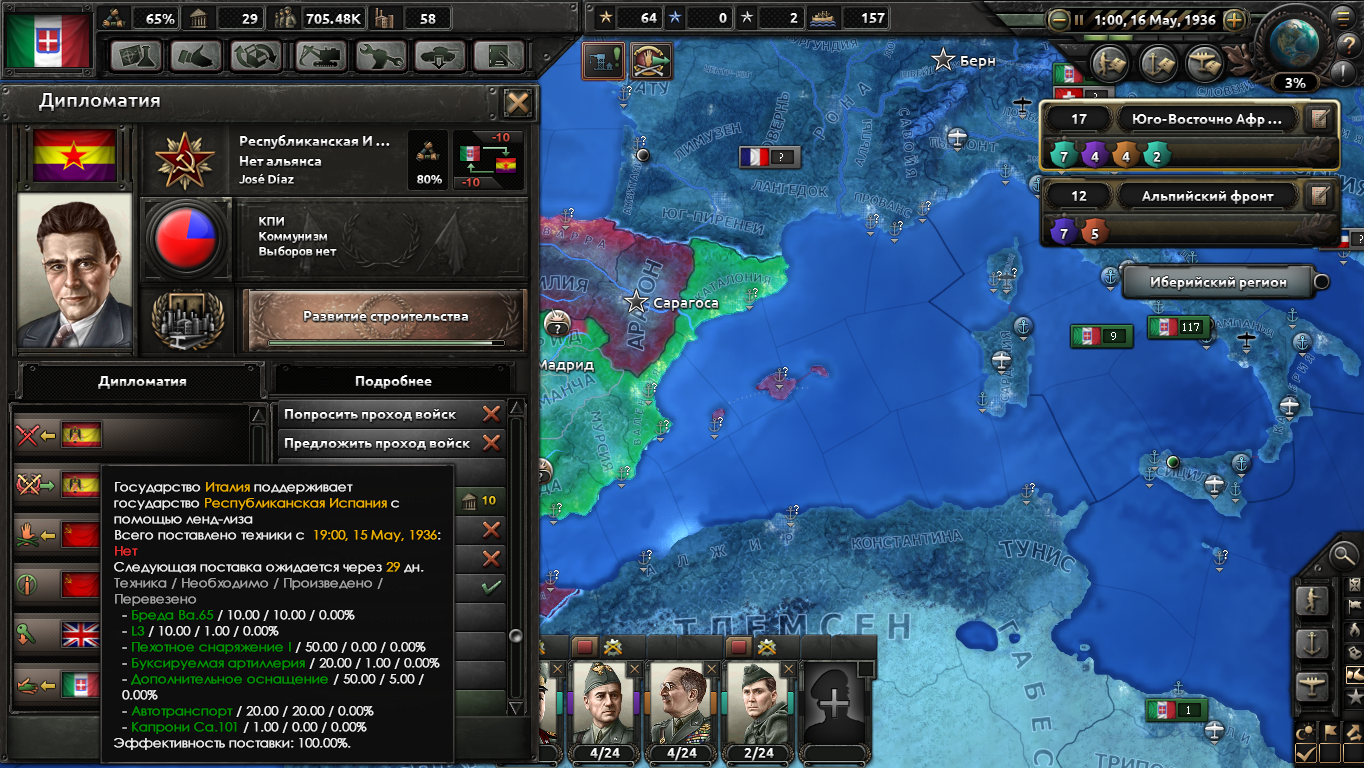Switch to the Подробнее tab
The width and height of the screenshot is (1364, 768).
click(x=393, y=381)
